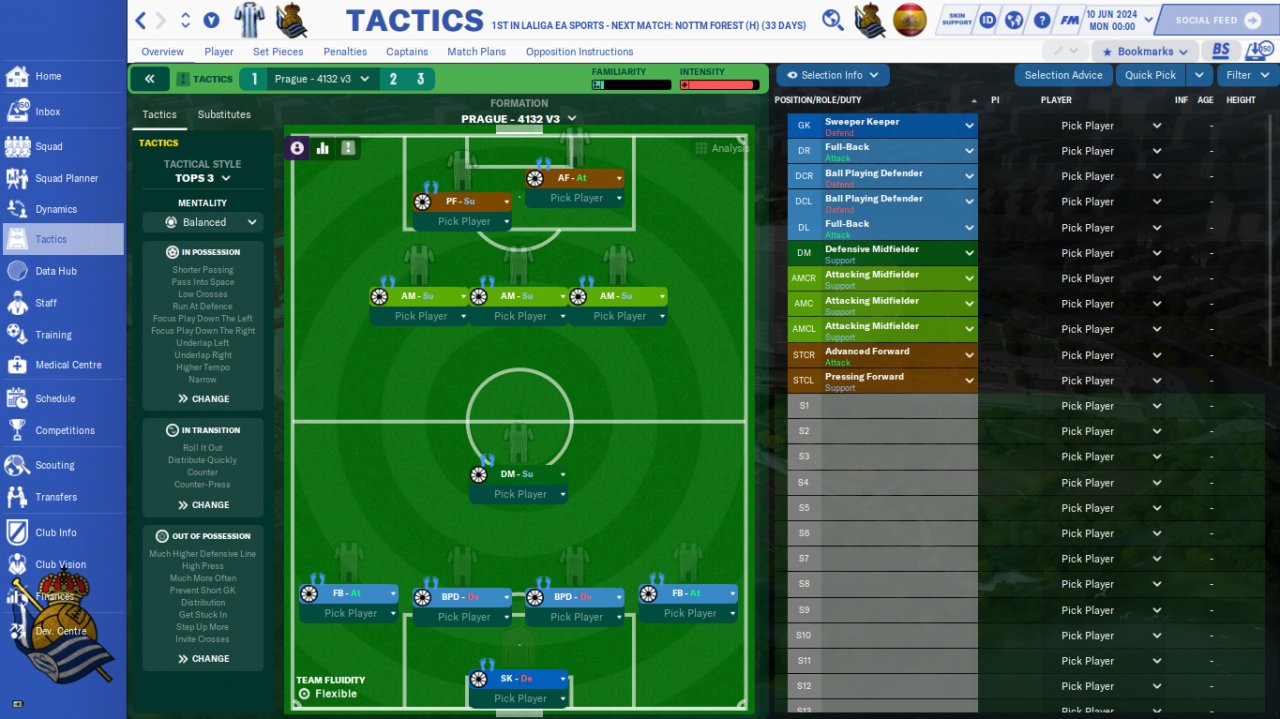1280x719 pixels.
Task: Open the Balanced mentality dropdown
Action: [x=203, y=222]
